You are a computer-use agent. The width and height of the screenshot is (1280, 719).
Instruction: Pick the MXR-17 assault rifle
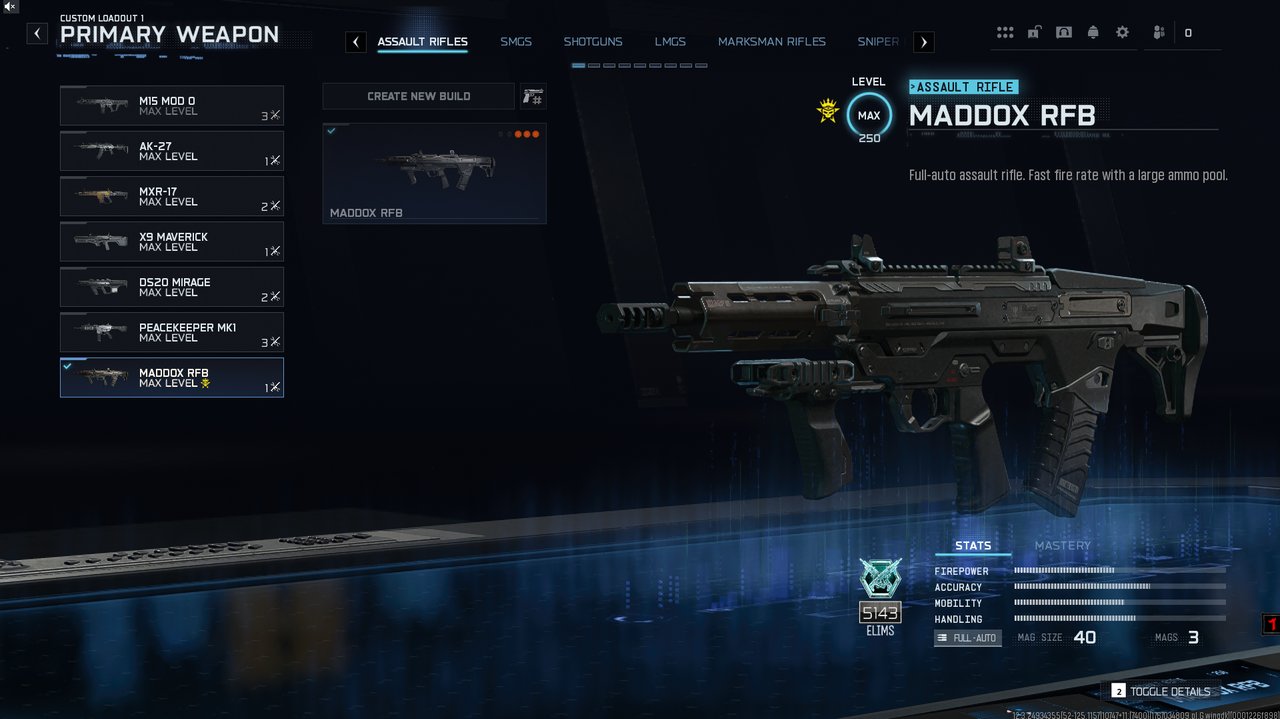(x=171, y=196)
